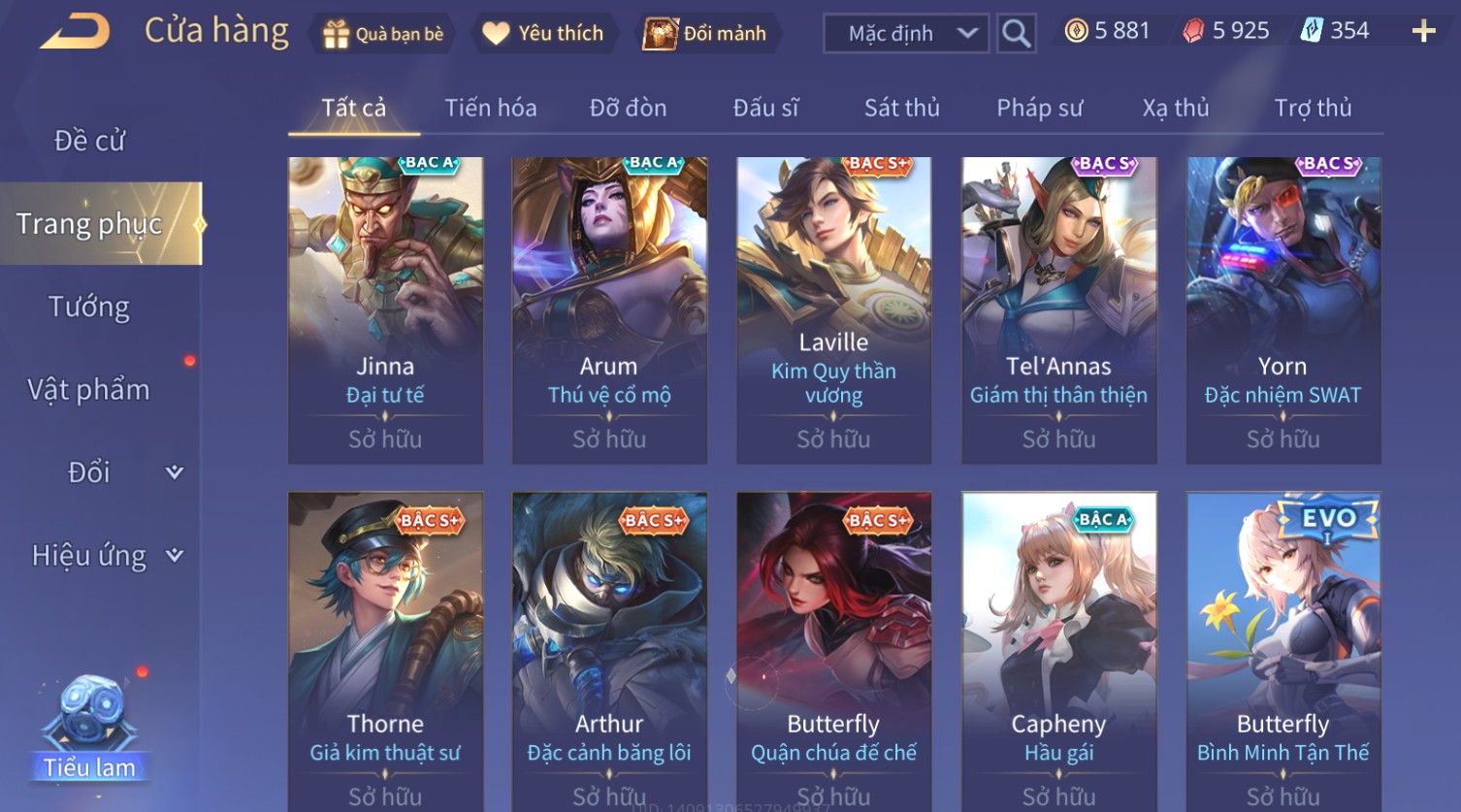1461x812 pixels.
Task: Open the Yêu thích favorites list
Action: (x=543, y=34)
